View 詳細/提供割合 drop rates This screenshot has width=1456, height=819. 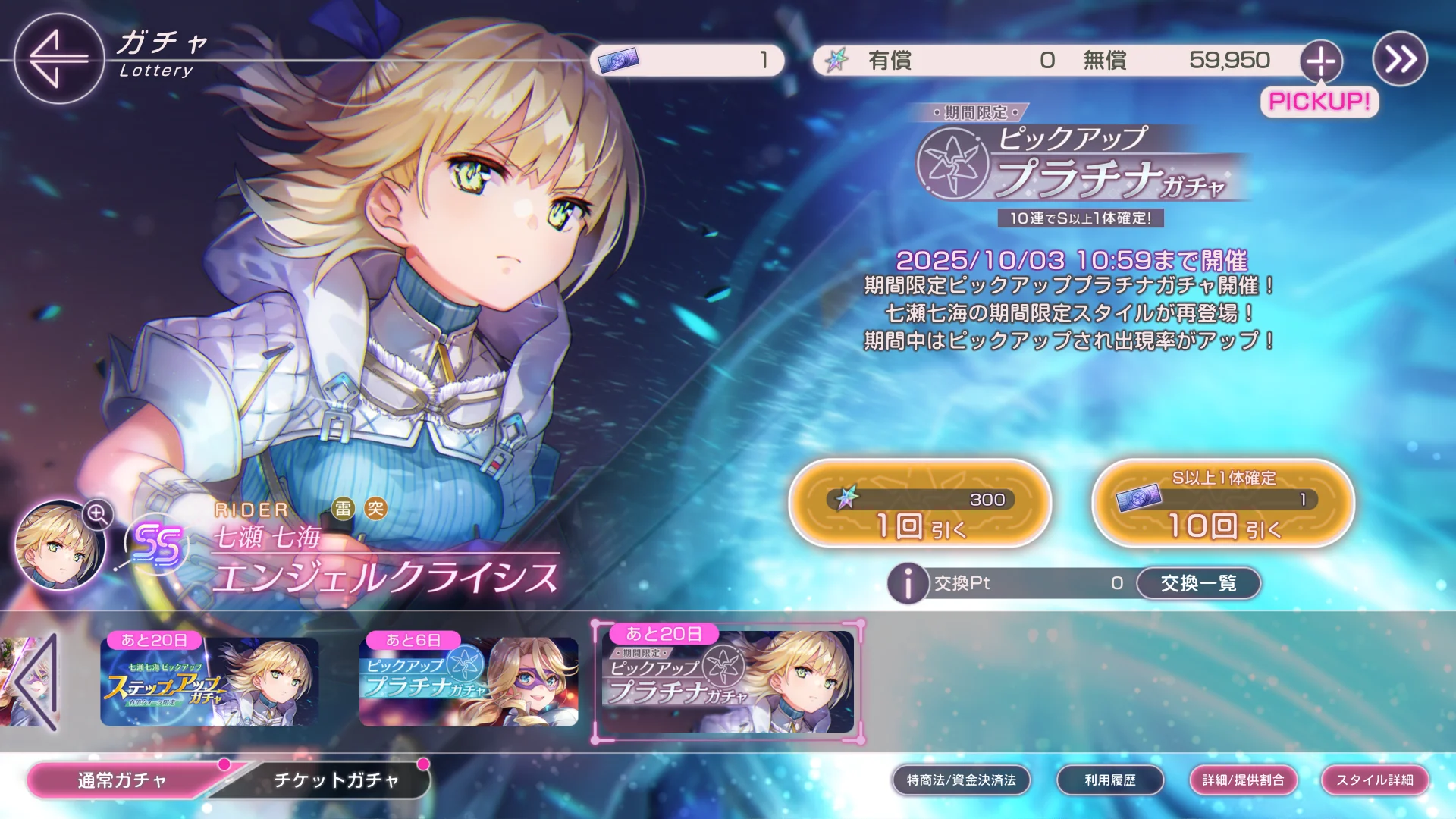(1243, 780)
